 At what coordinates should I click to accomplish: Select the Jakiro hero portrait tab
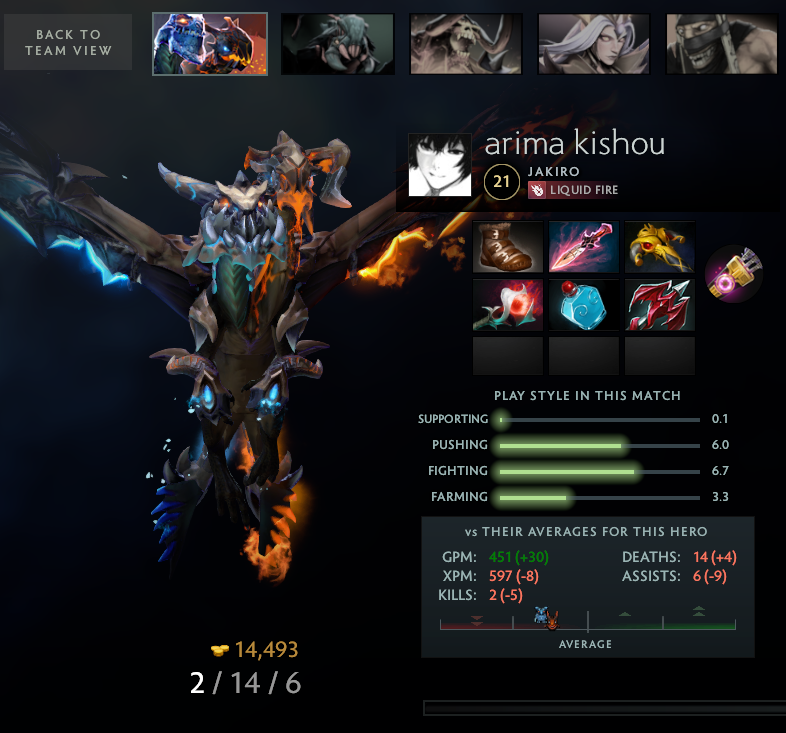pos(210,44)
